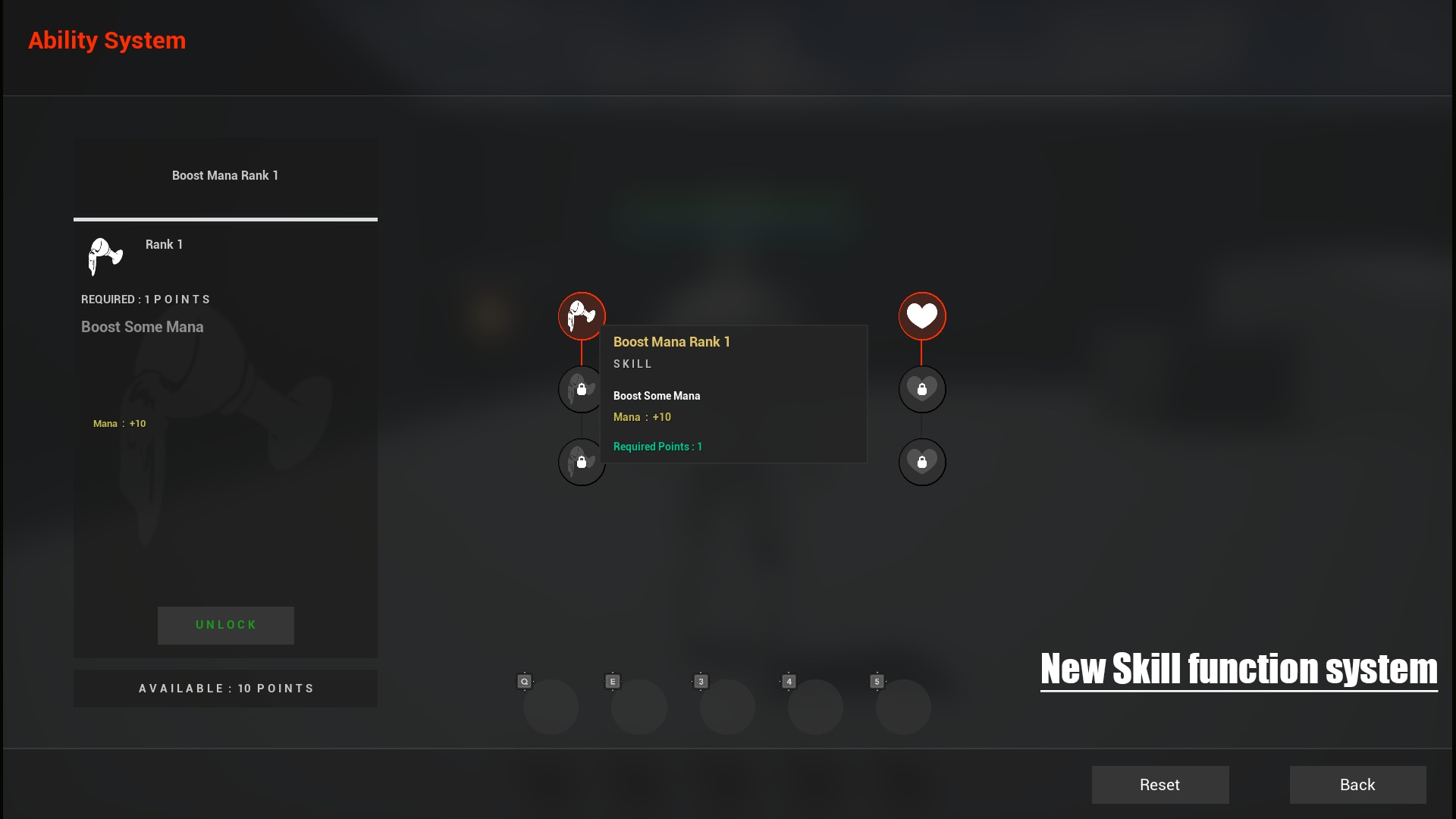Screen dimensions: 1456x819
Task: Click hotkey slot number 5
Action: 904,706
